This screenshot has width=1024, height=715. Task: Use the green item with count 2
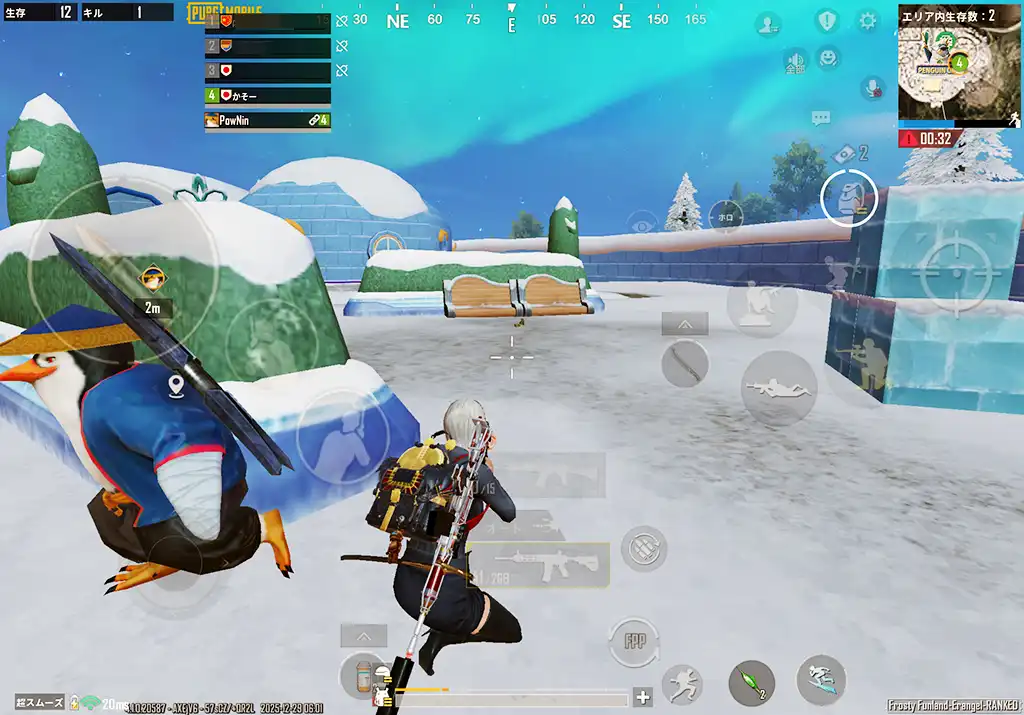[x=751, y=683]
